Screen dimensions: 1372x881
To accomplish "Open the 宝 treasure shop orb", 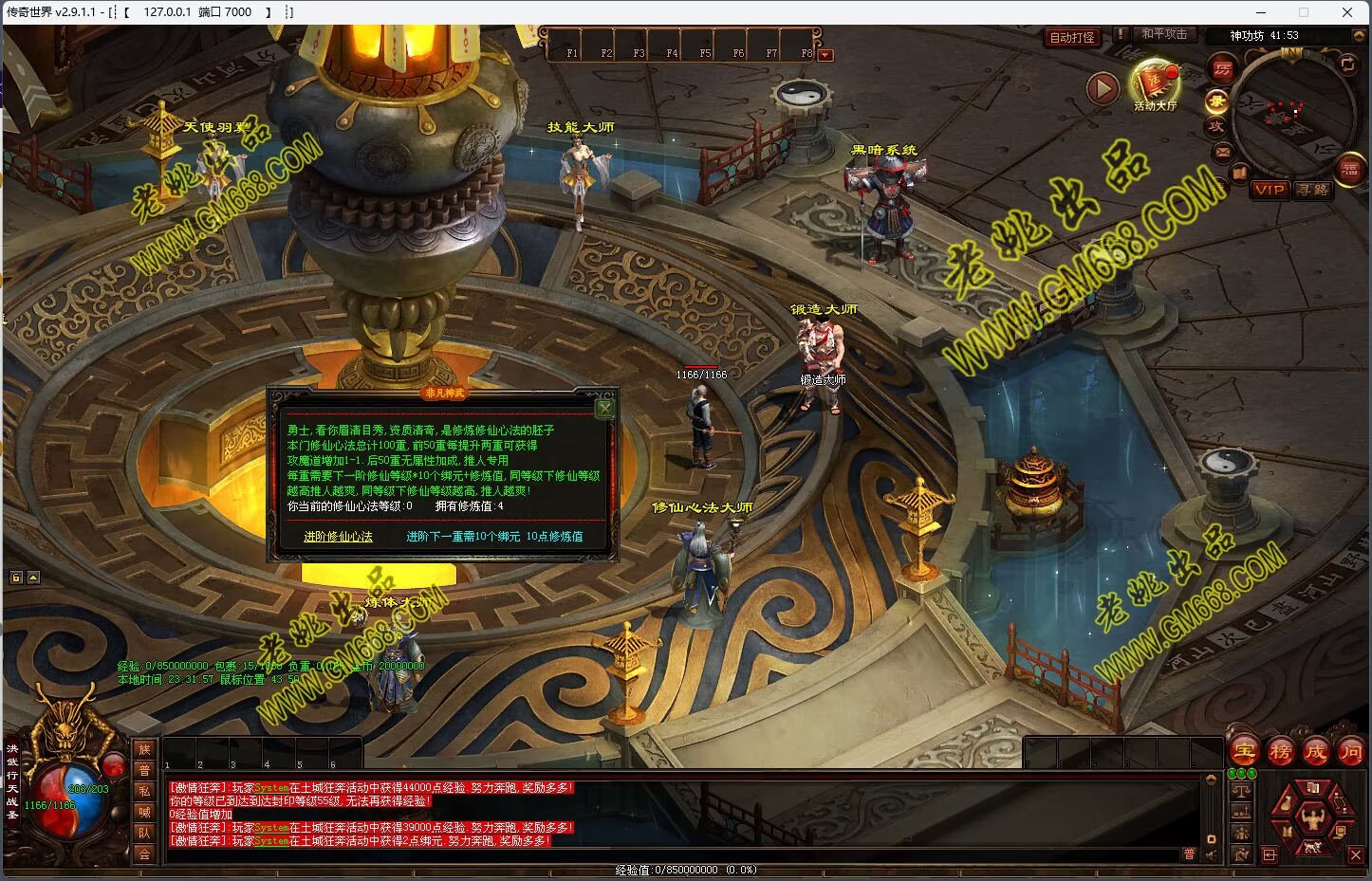I will pyautogui.click(x=1244, y=752).
